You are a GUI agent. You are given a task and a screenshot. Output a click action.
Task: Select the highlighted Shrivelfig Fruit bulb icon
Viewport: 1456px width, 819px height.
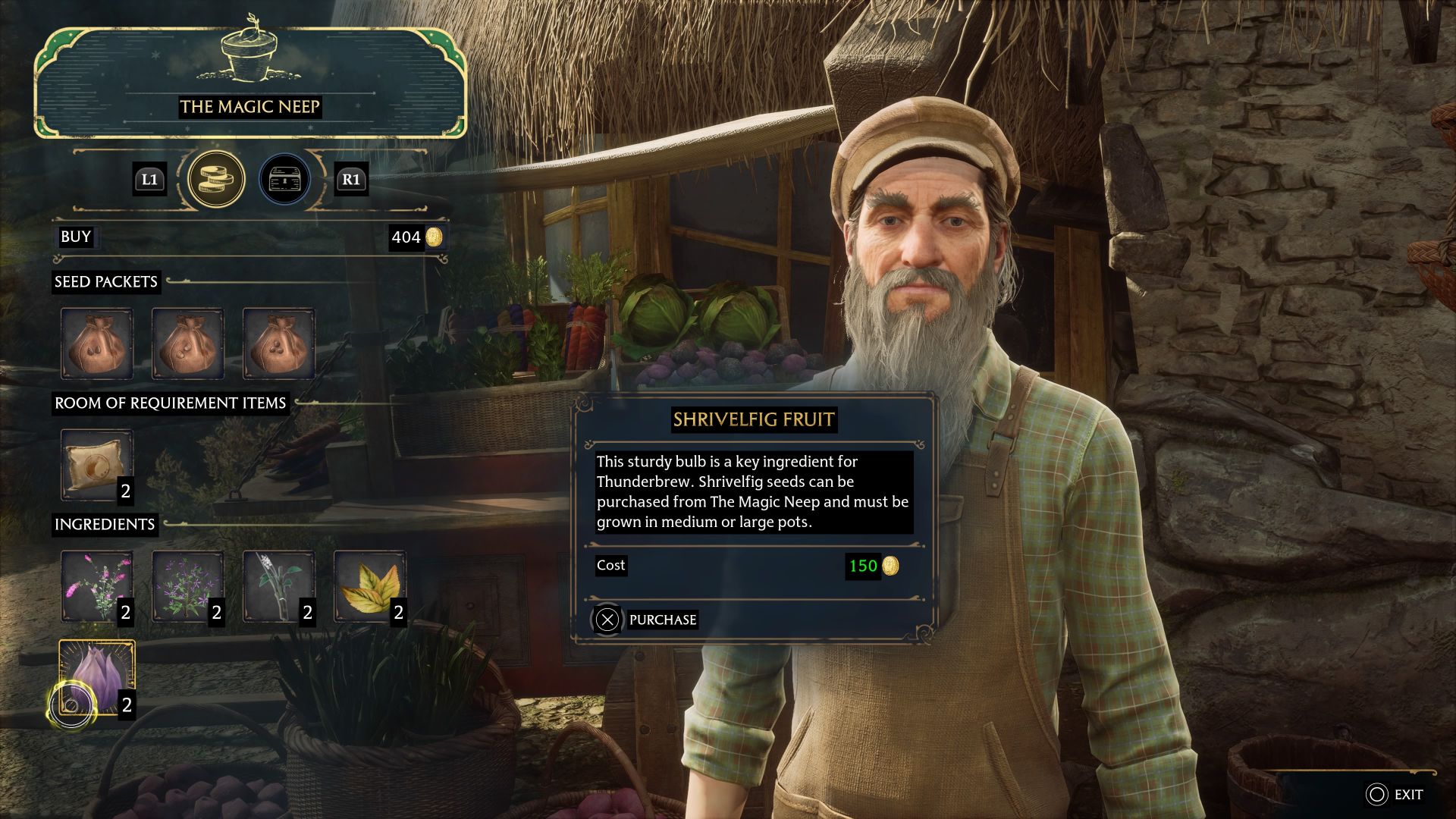[96, 677]
